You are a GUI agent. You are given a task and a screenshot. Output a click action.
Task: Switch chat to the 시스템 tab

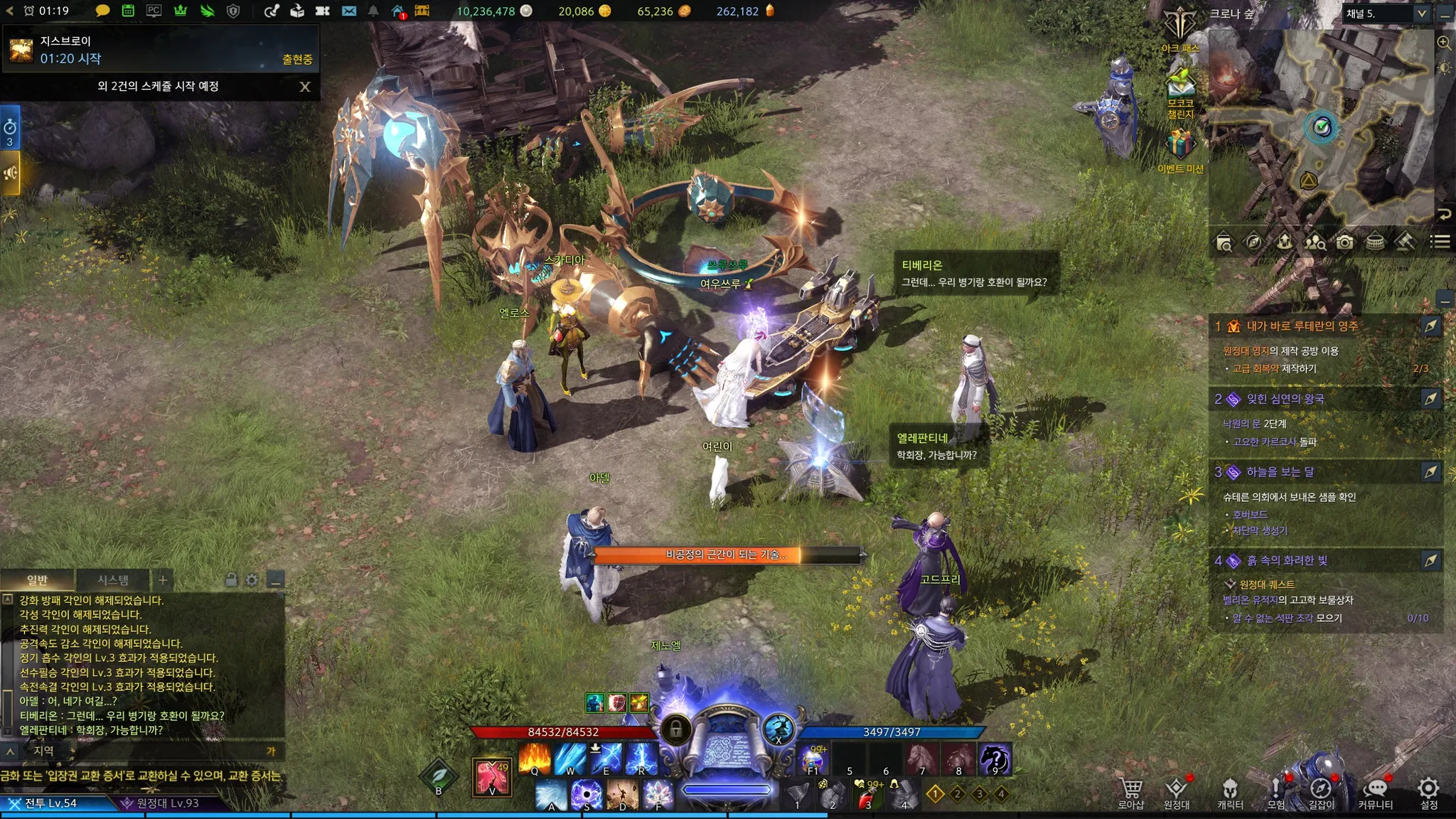[113, 580]
